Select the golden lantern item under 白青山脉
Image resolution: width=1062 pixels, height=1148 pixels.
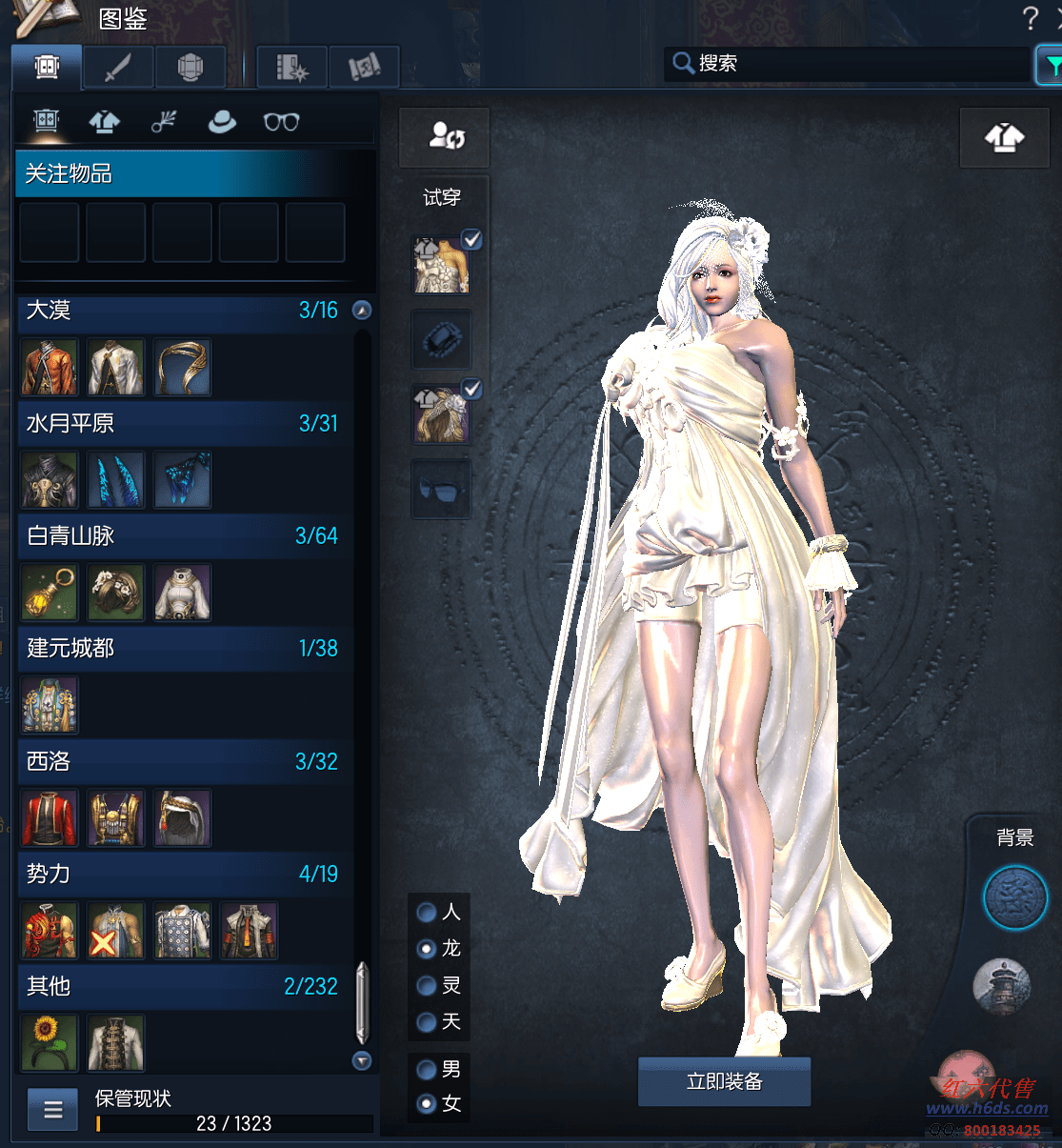(50, 592)
